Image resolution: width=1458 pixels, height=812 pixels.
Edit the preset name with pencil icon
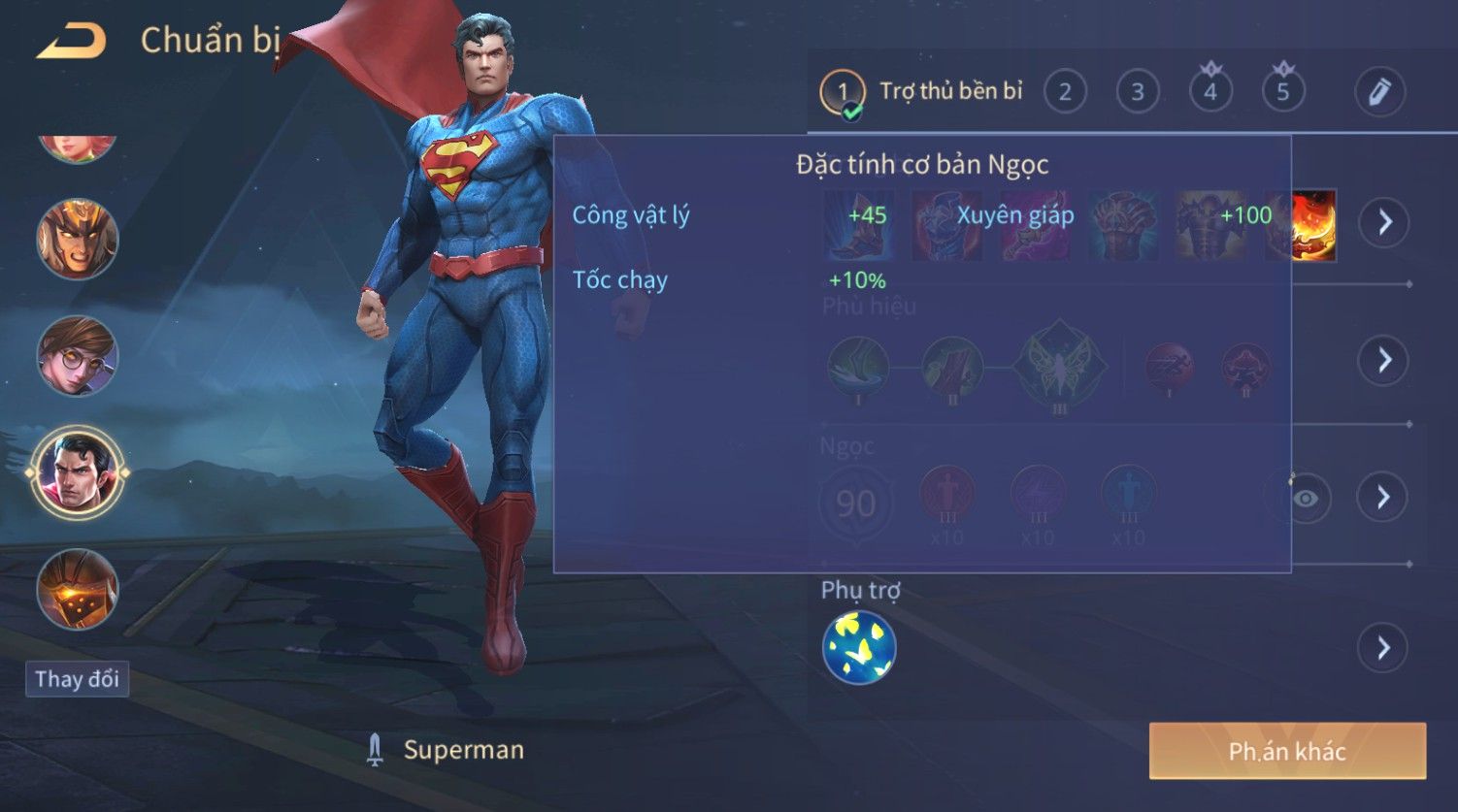(1379, 92)
